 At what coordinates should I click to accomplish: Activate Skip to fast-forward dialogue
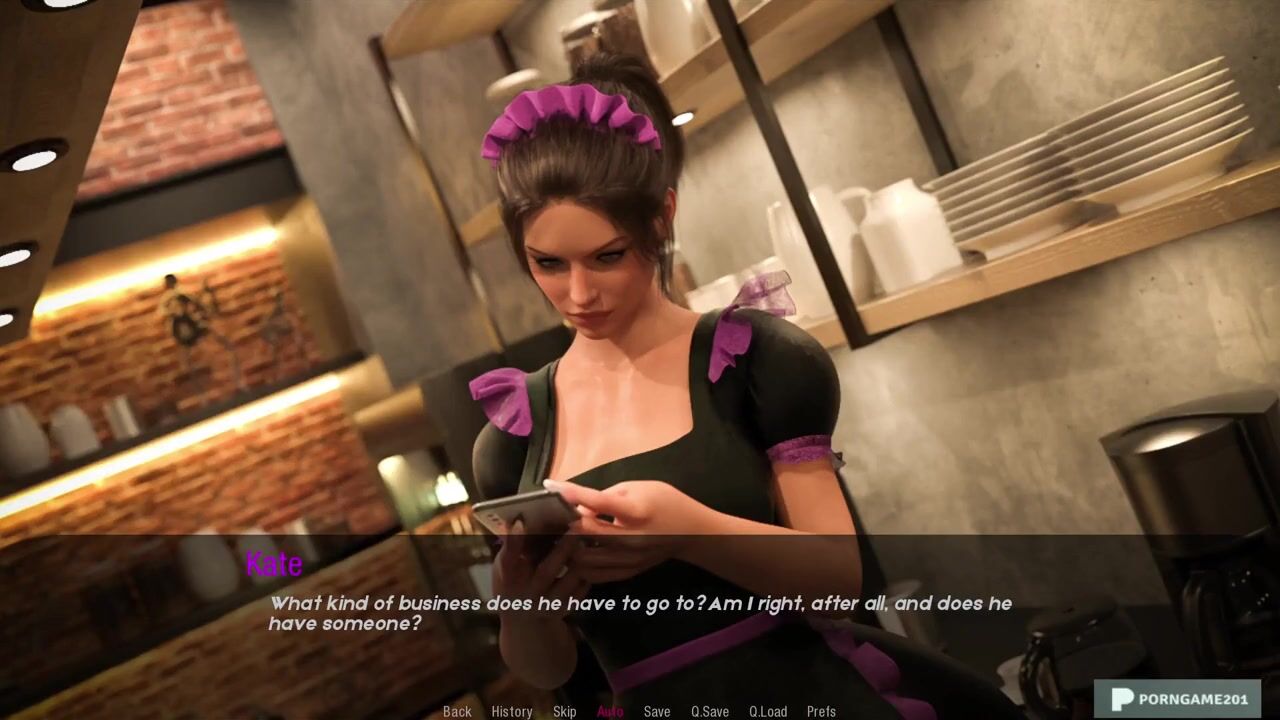565,711
